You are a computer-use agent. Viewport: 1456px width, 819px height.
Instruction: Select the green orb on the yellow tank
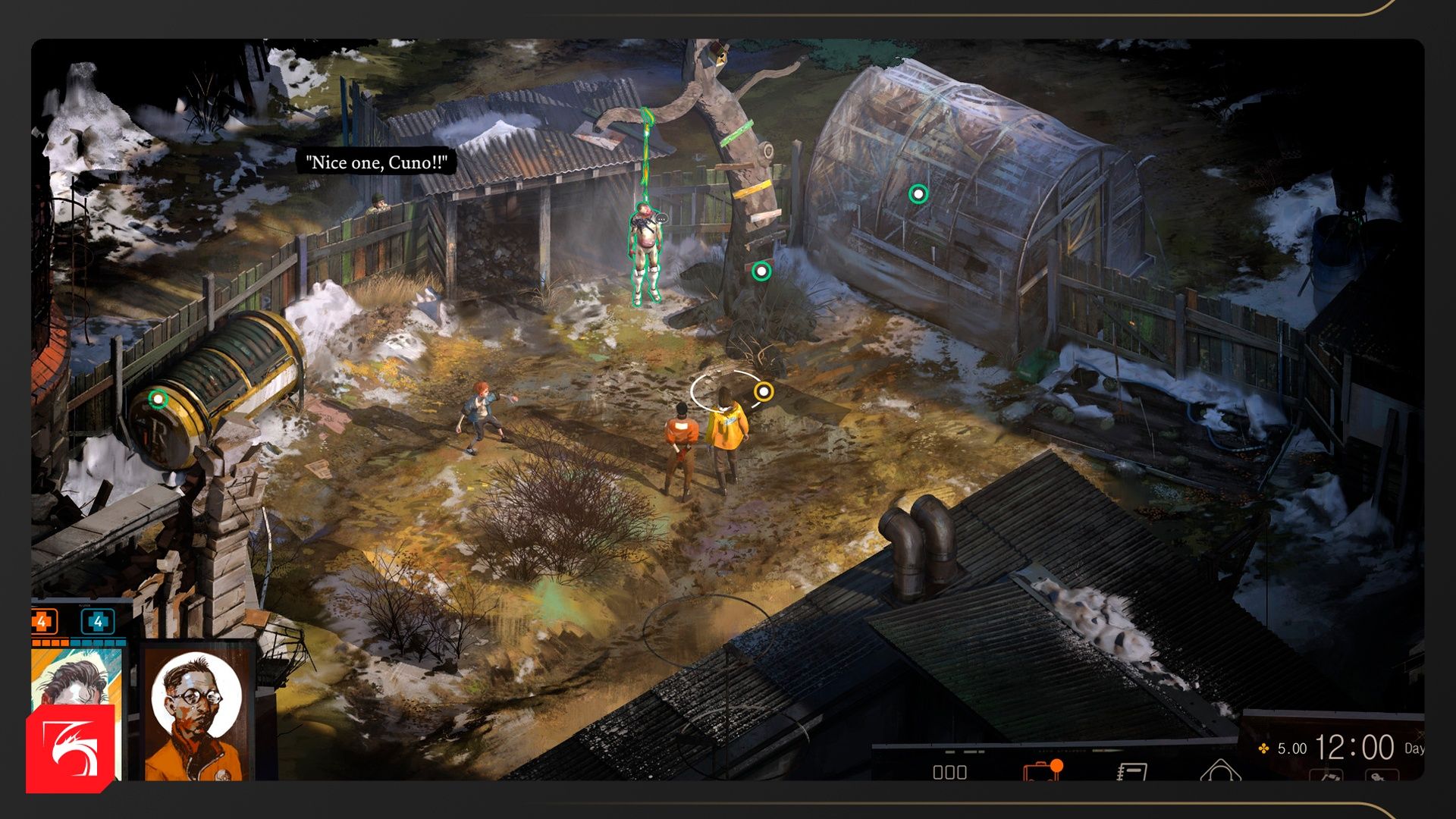pos(158,398)
